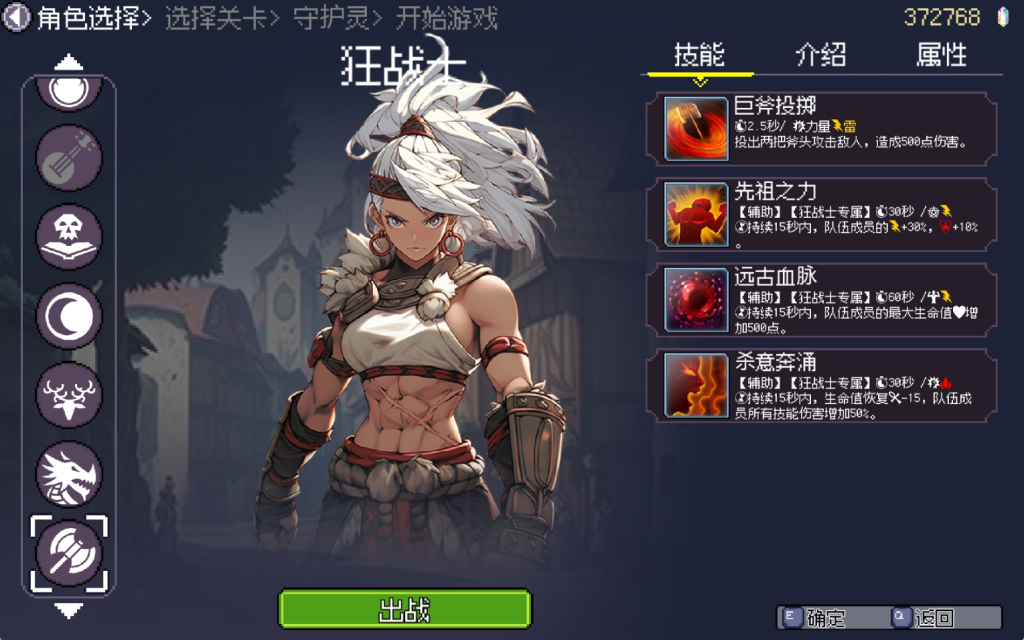The height and width of the screenshot is (640, 1024).
Task: Choose the skull-and-book character icon
Action: [x=69, y=236]
